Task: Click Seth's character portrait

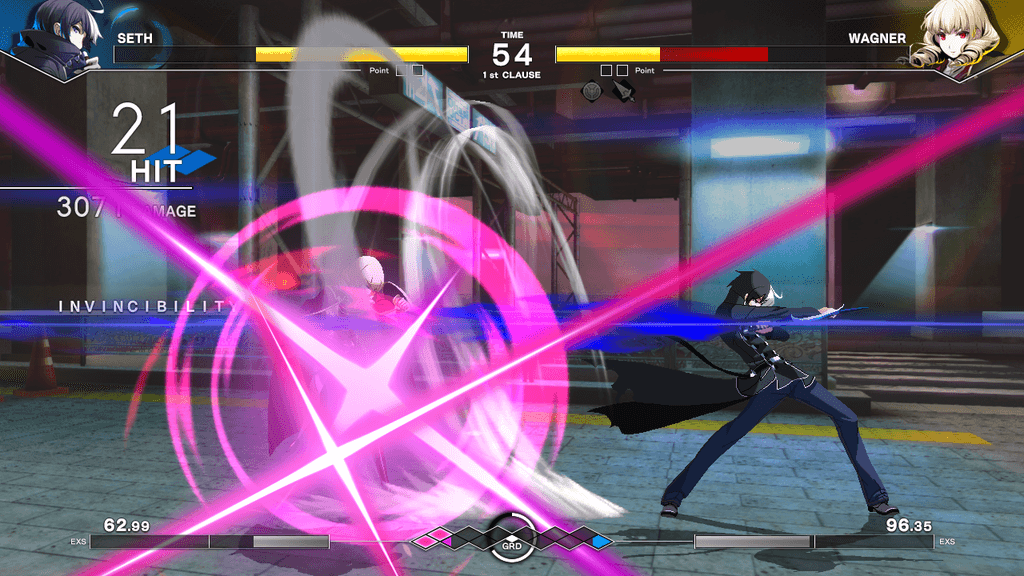Action: (x=60, y=38)
